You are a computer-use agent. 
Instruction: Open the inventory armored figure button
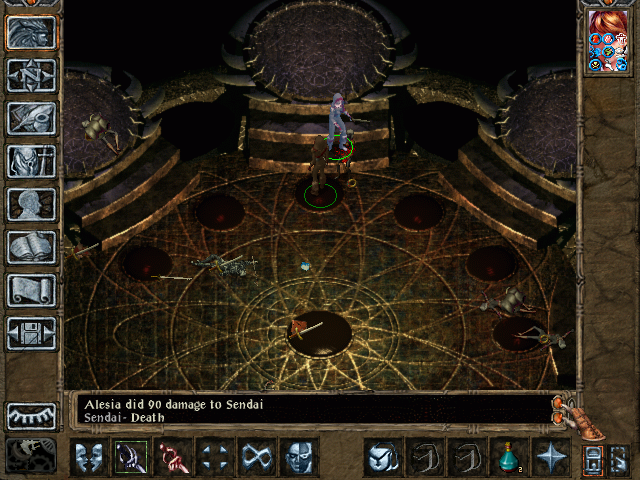click(x=31, y=161)
